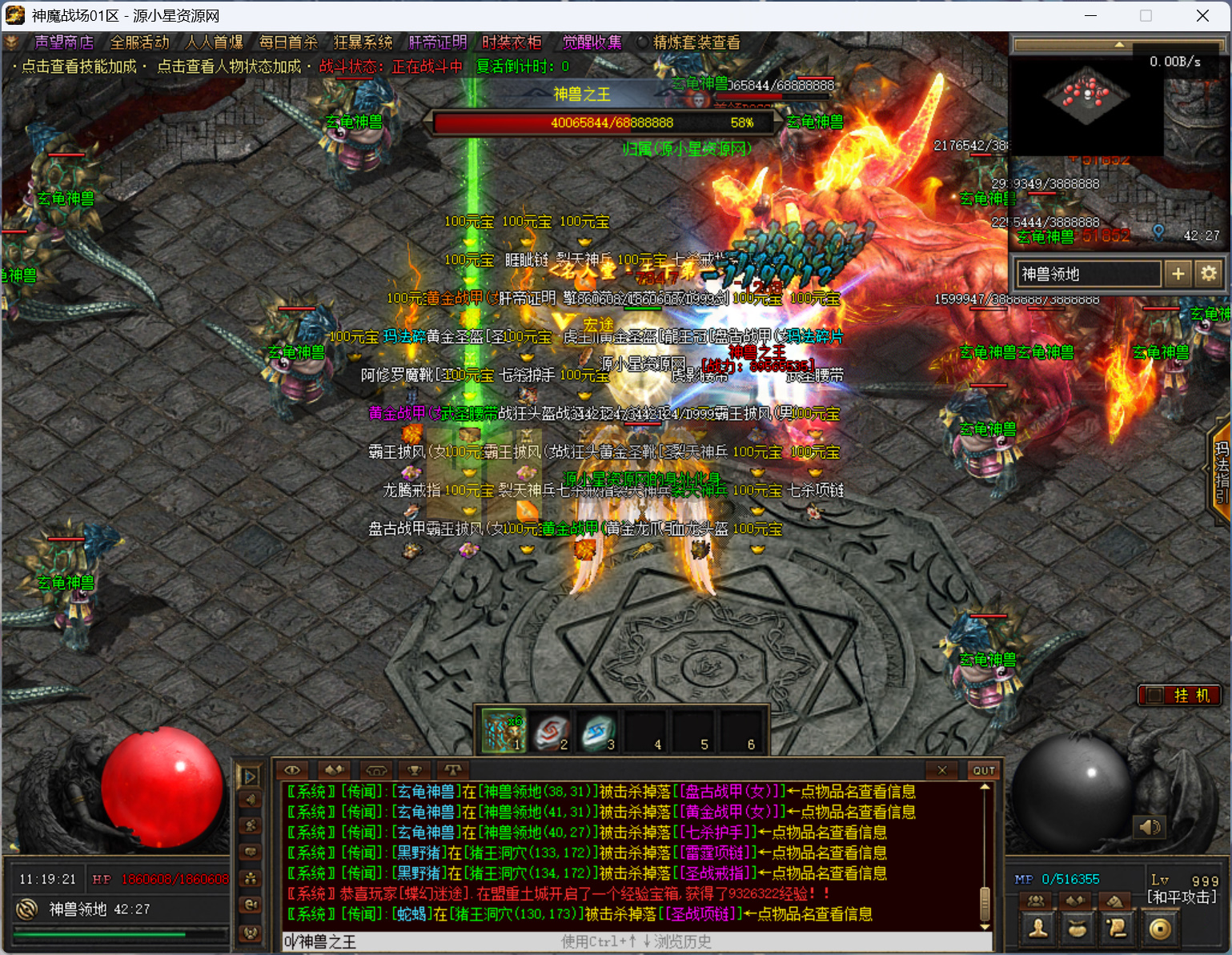Click the minimap plus button
This screenshot has height=955, width=1232.
coord(1178,274)
